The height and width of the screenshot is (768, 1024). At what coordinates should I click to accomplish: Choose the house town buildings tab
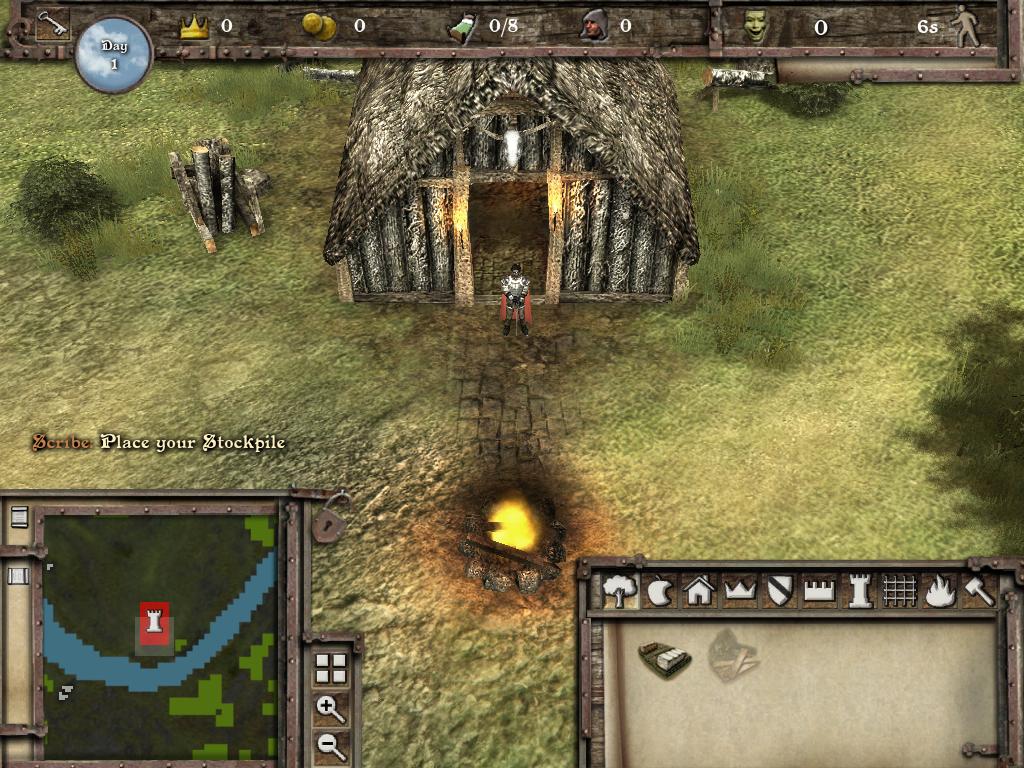coord(699,591)
